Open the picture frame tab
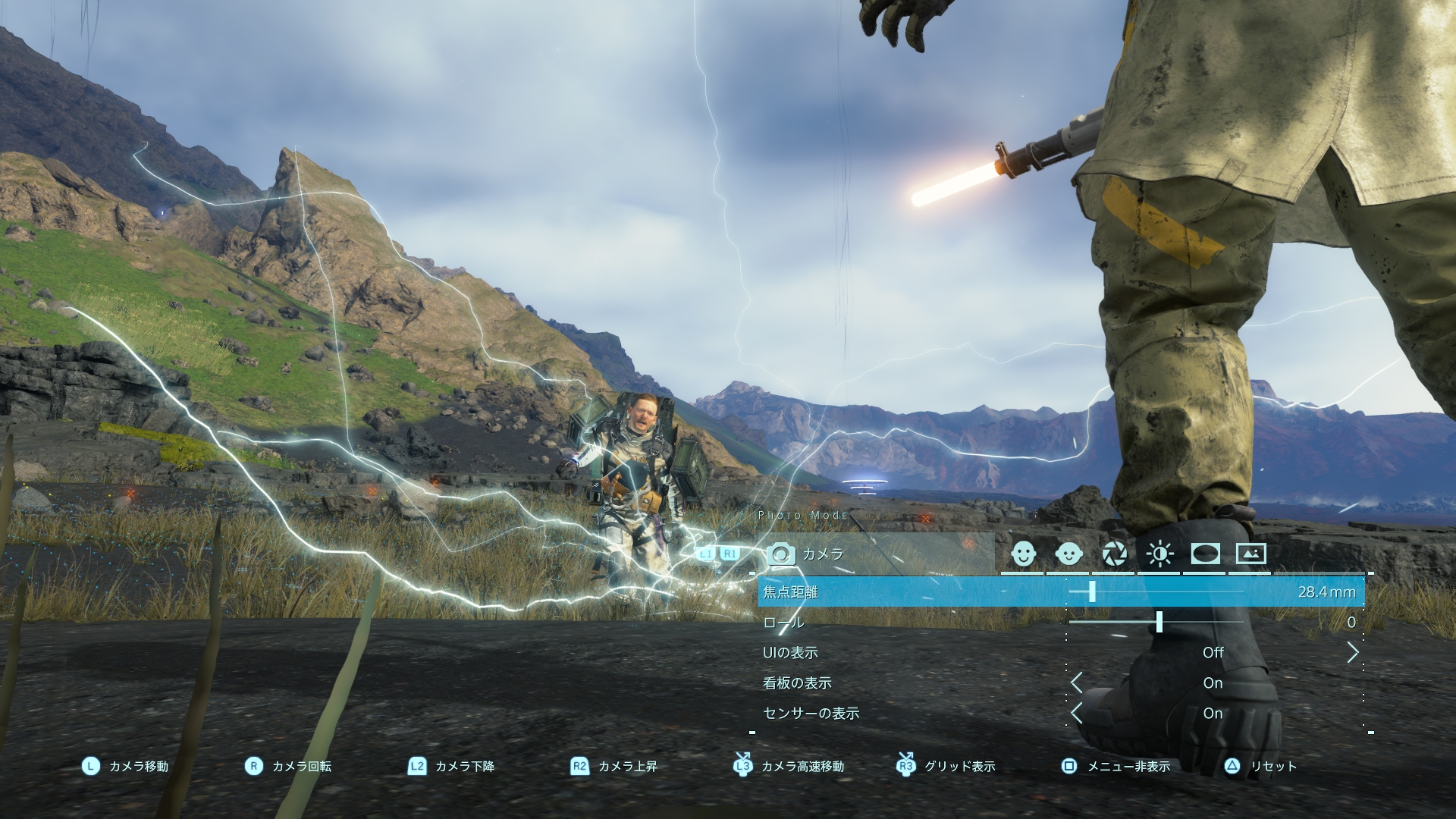The image size is (1456, 819). [x=1250, y=554]
